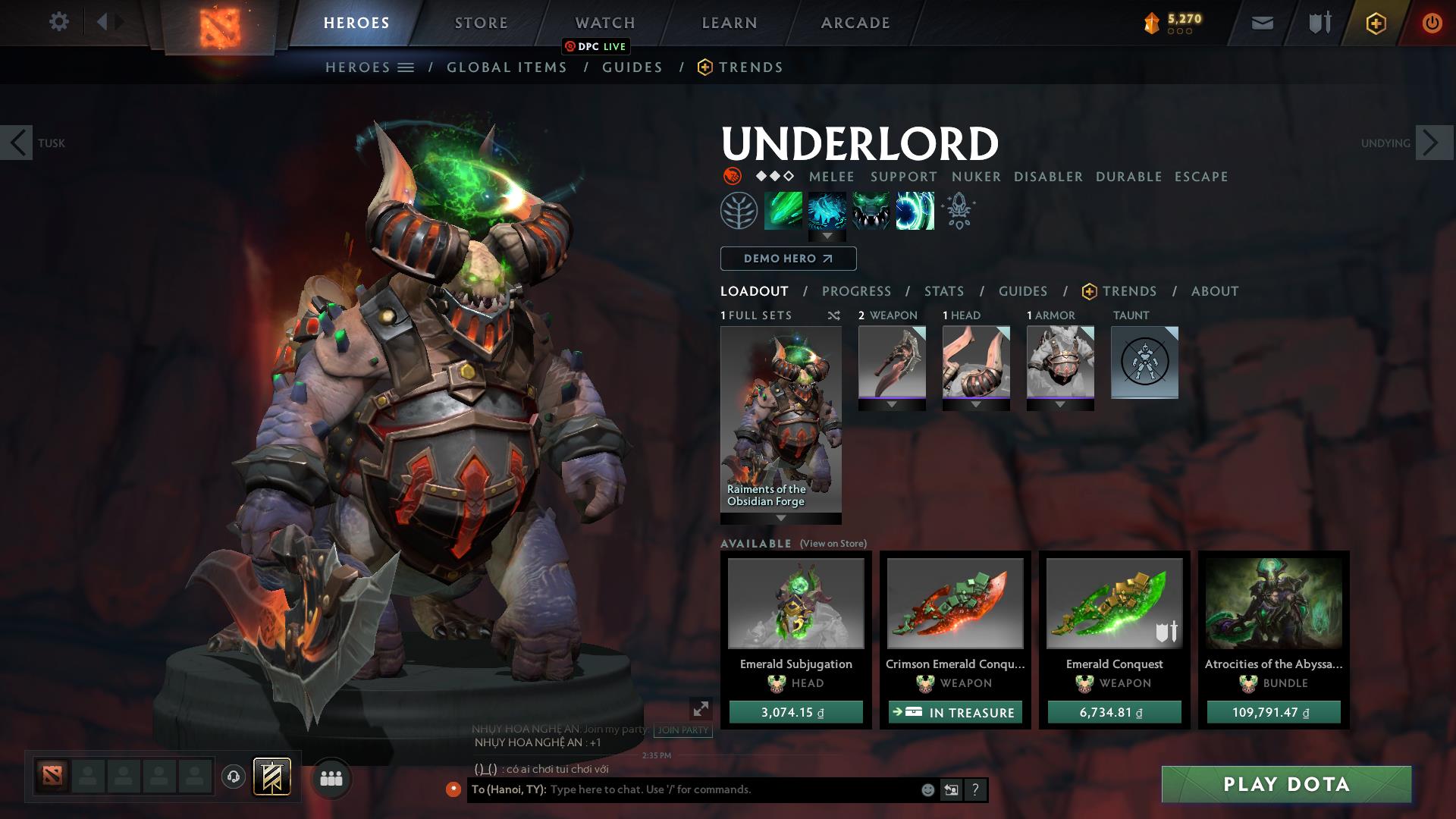View the Pit of Malice ability icon
The width and height of the screenshot is (1456, 819).
pos(827,211)
